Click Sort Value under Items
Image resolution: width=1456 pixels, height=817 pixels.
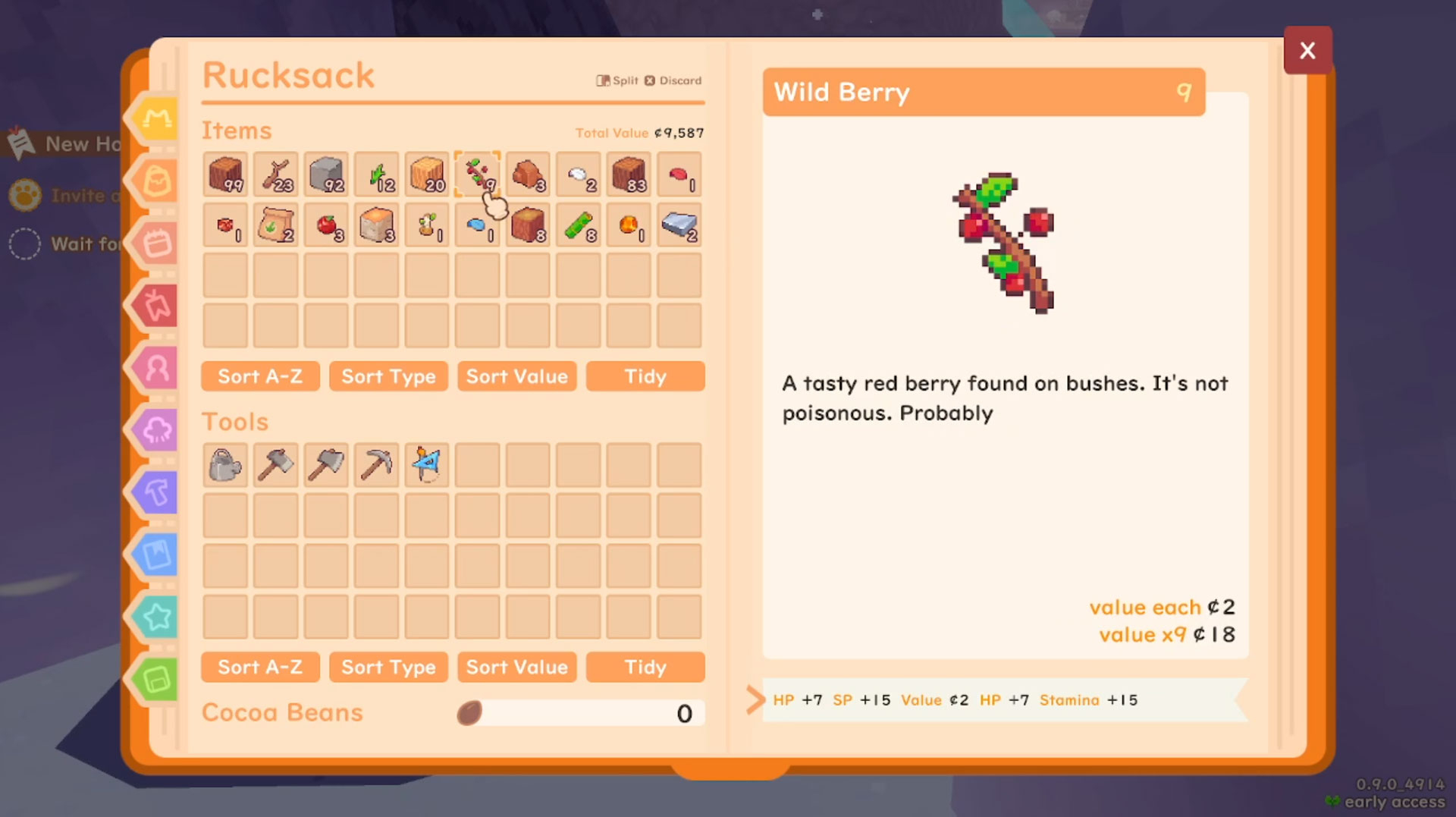coord(516,376)
